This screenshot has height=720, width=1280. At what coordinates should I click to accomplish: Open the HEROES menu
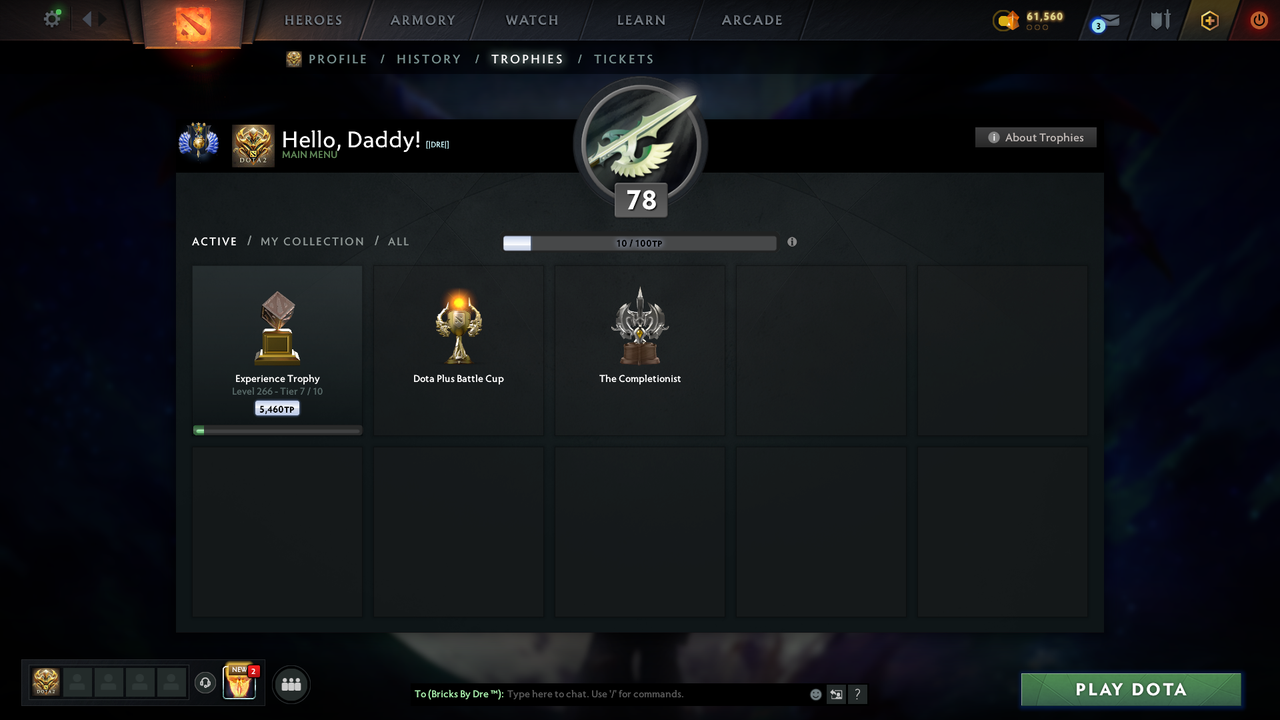click(x=313, y=20)
